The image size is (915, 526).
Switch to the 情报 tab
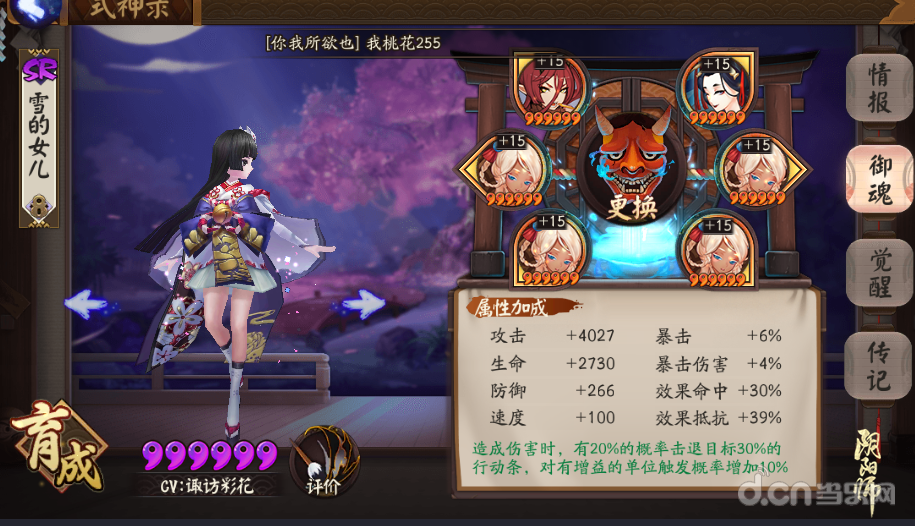pos(879,88)
